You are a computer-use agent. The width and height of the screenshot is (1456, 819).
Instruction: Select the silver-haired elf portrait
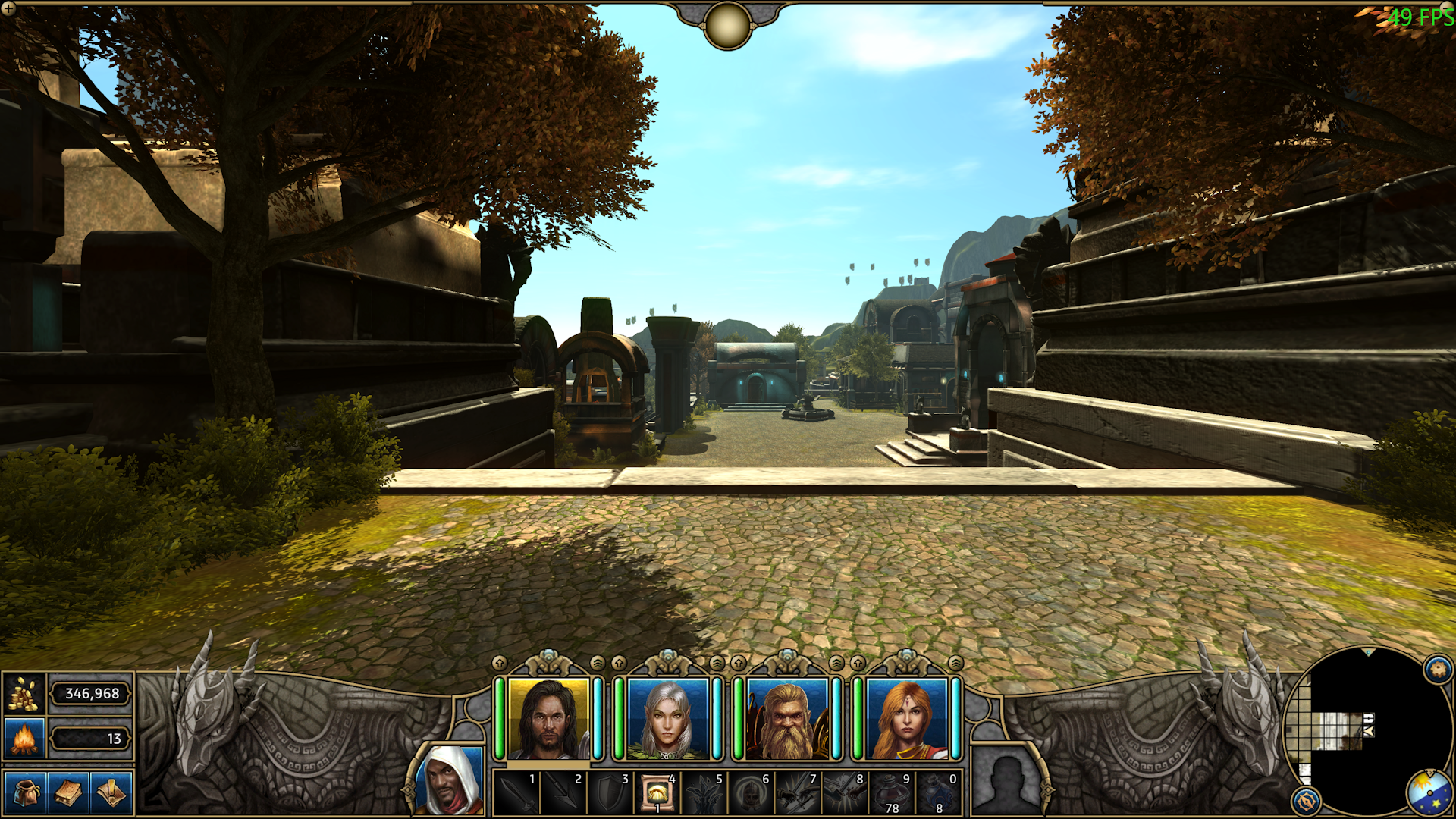pos(667,719)
